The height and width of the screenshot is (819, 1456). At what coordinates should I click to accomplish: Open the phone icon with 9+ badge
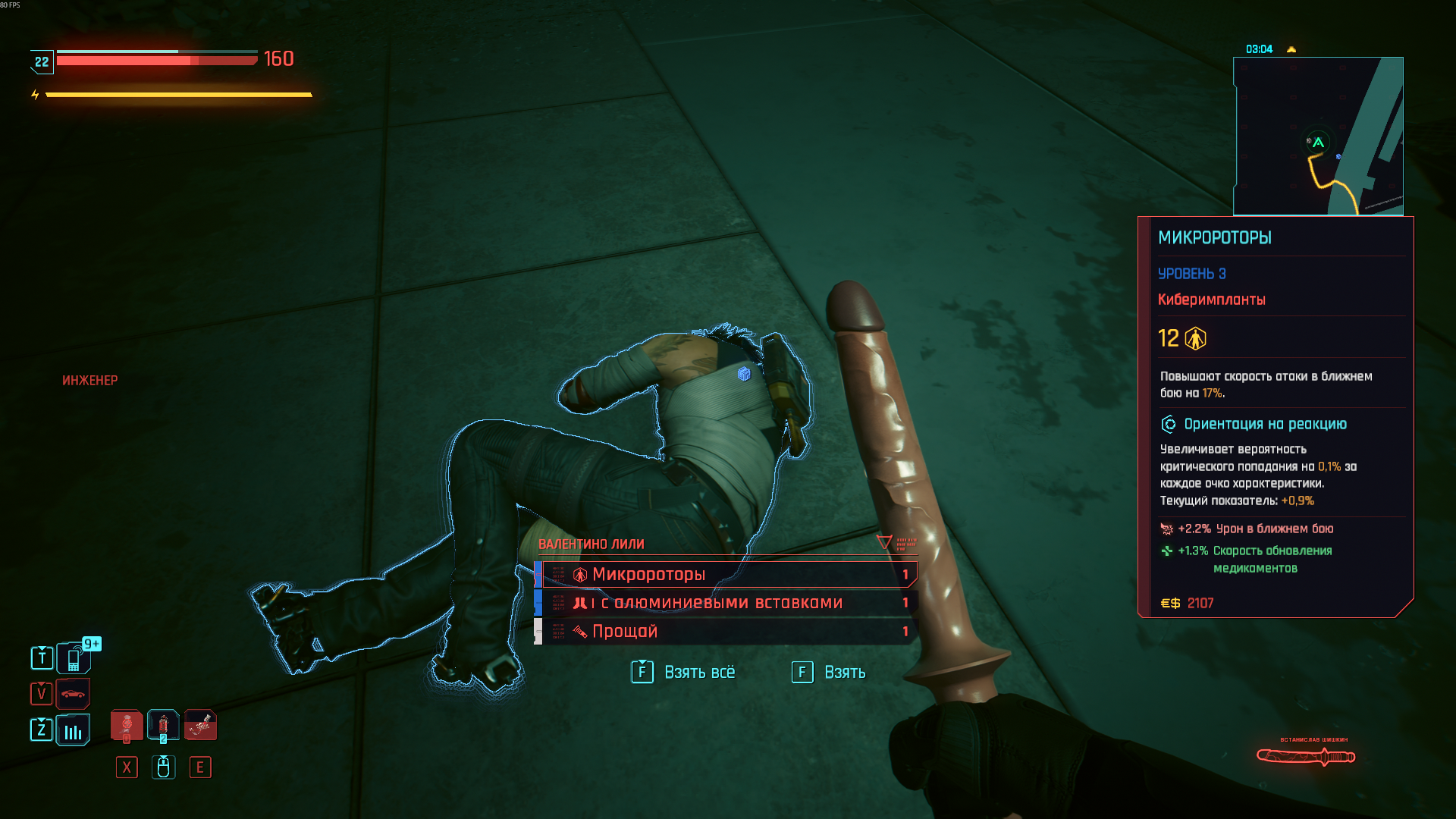click(74, 658)
